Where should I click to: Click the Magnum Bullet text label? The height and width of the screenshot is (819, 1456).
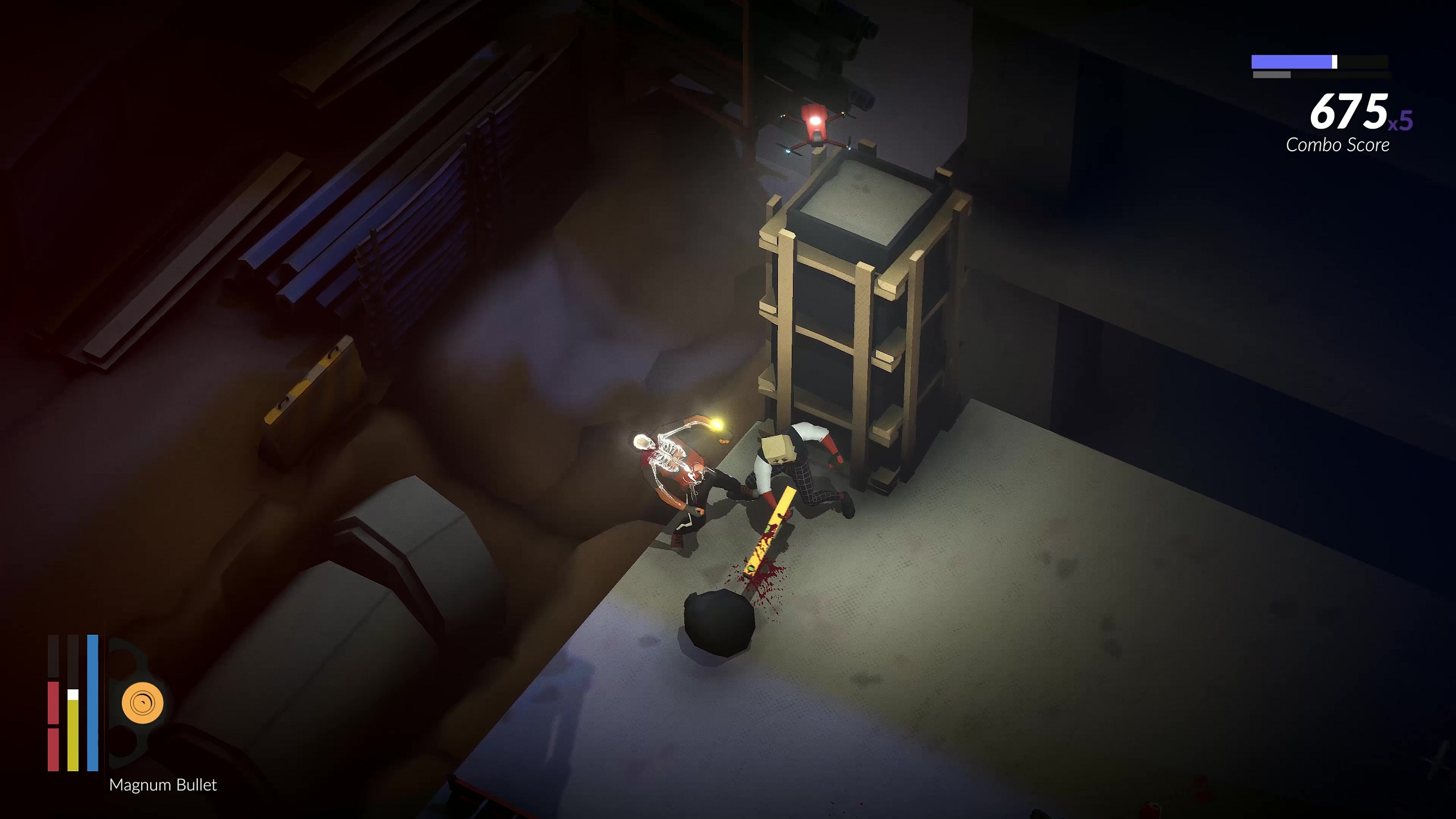coord(163,785)
